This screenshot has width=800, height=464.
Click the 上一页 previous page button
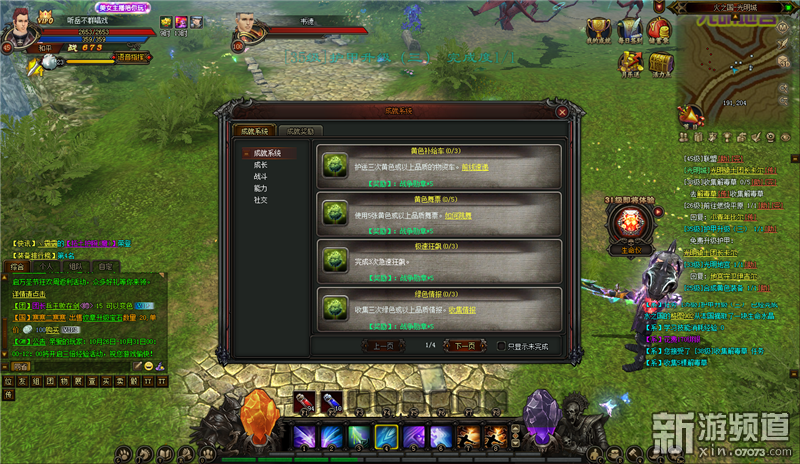pyautogui.click(x=384, y=345)
